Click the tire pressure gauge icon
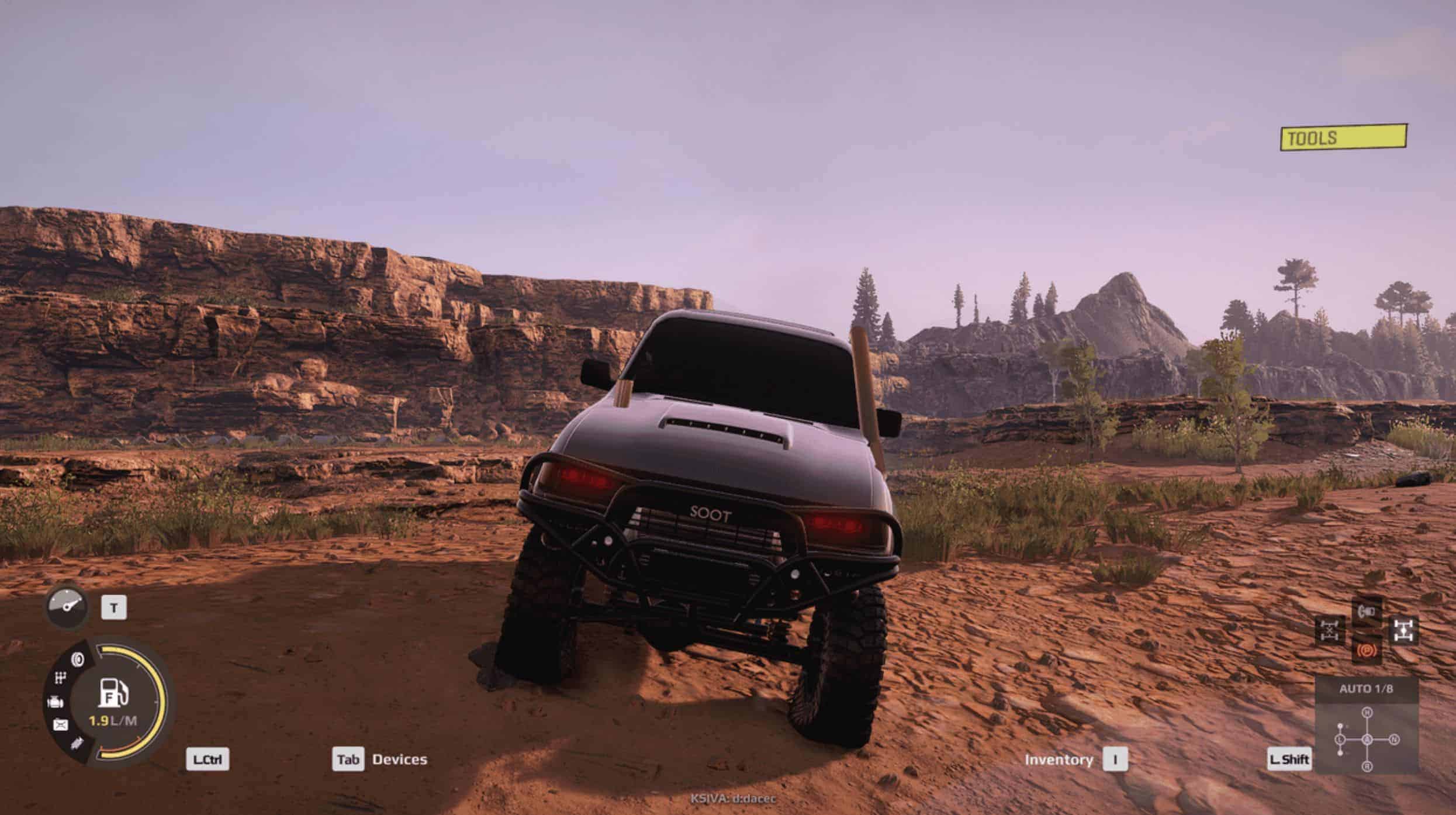Image resolution: width=1456 pixels, height=815 pixels. click(x=67, y=607)
